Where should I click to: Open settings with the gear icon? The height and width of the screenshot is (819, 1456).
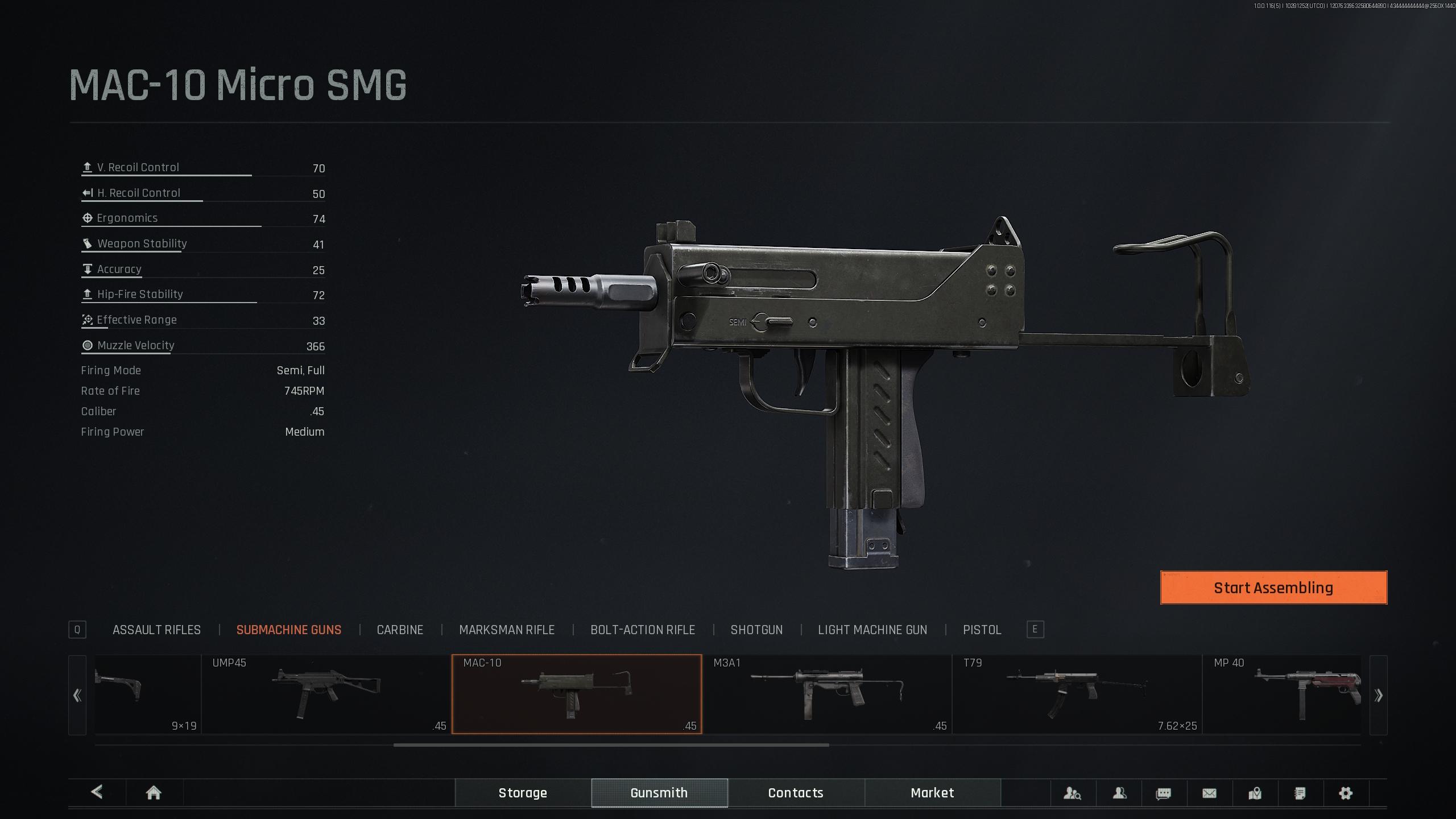1345,793
